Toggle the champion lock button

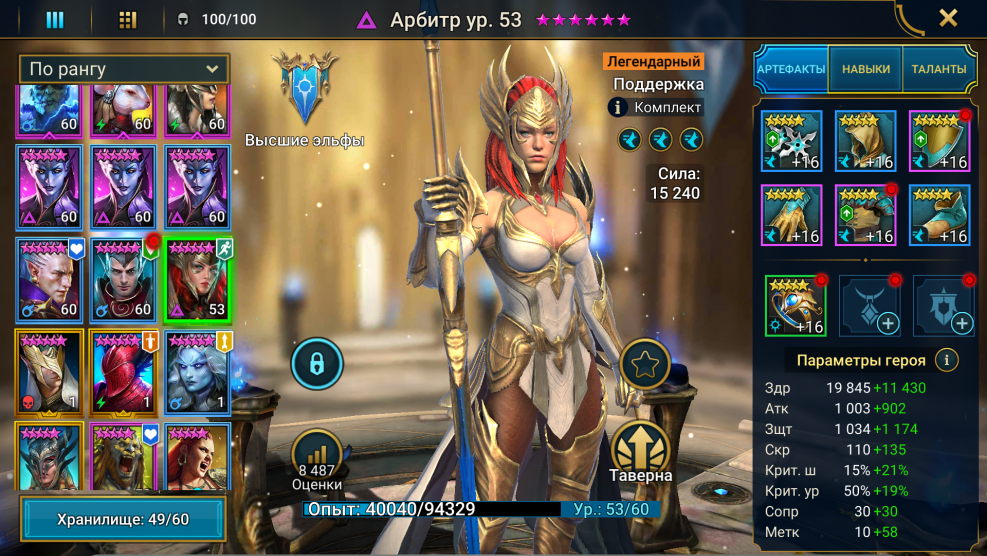(x=317, y=364)
